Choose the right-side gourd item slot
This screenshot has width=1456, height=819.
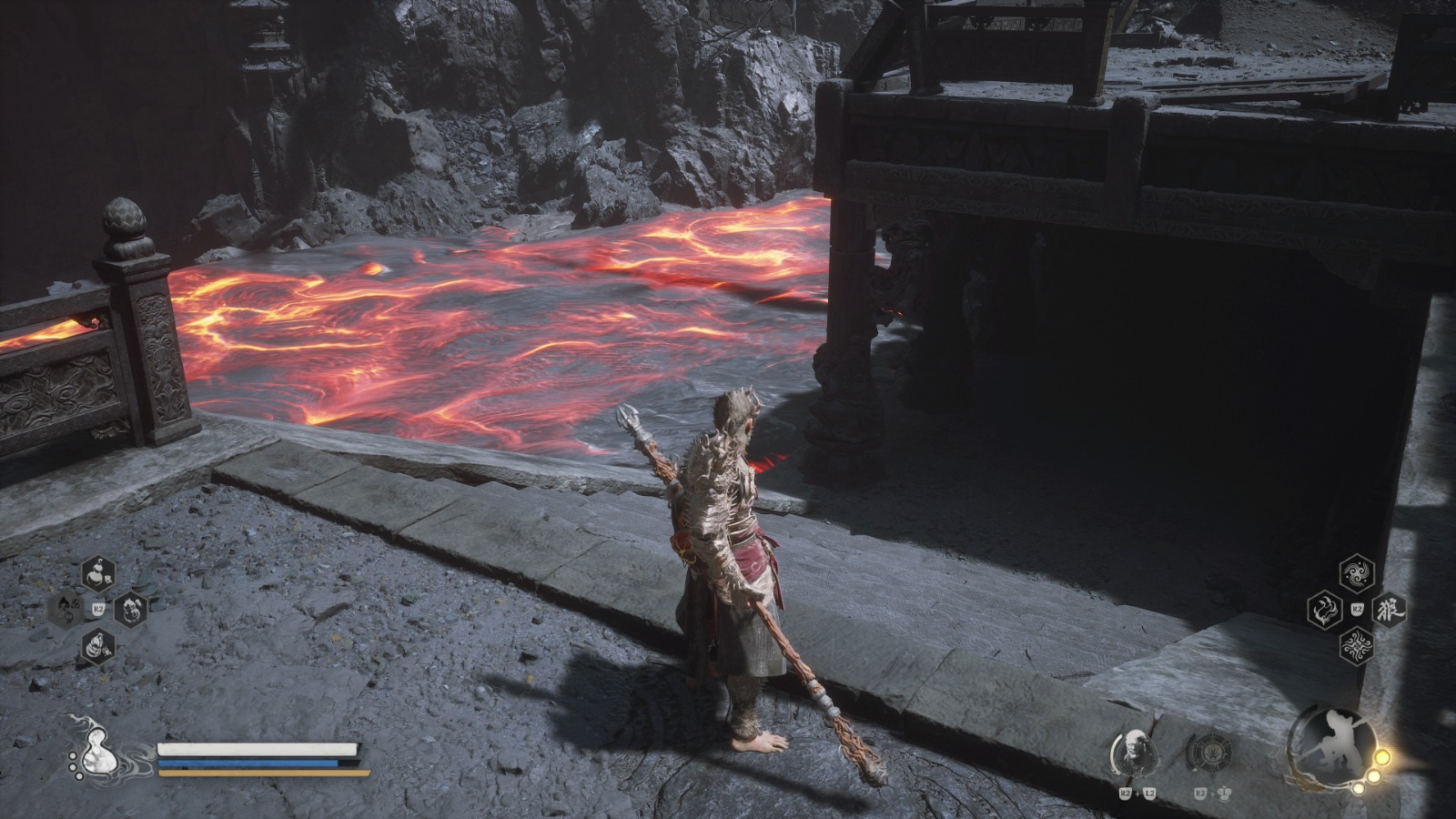tap(130, 609)
